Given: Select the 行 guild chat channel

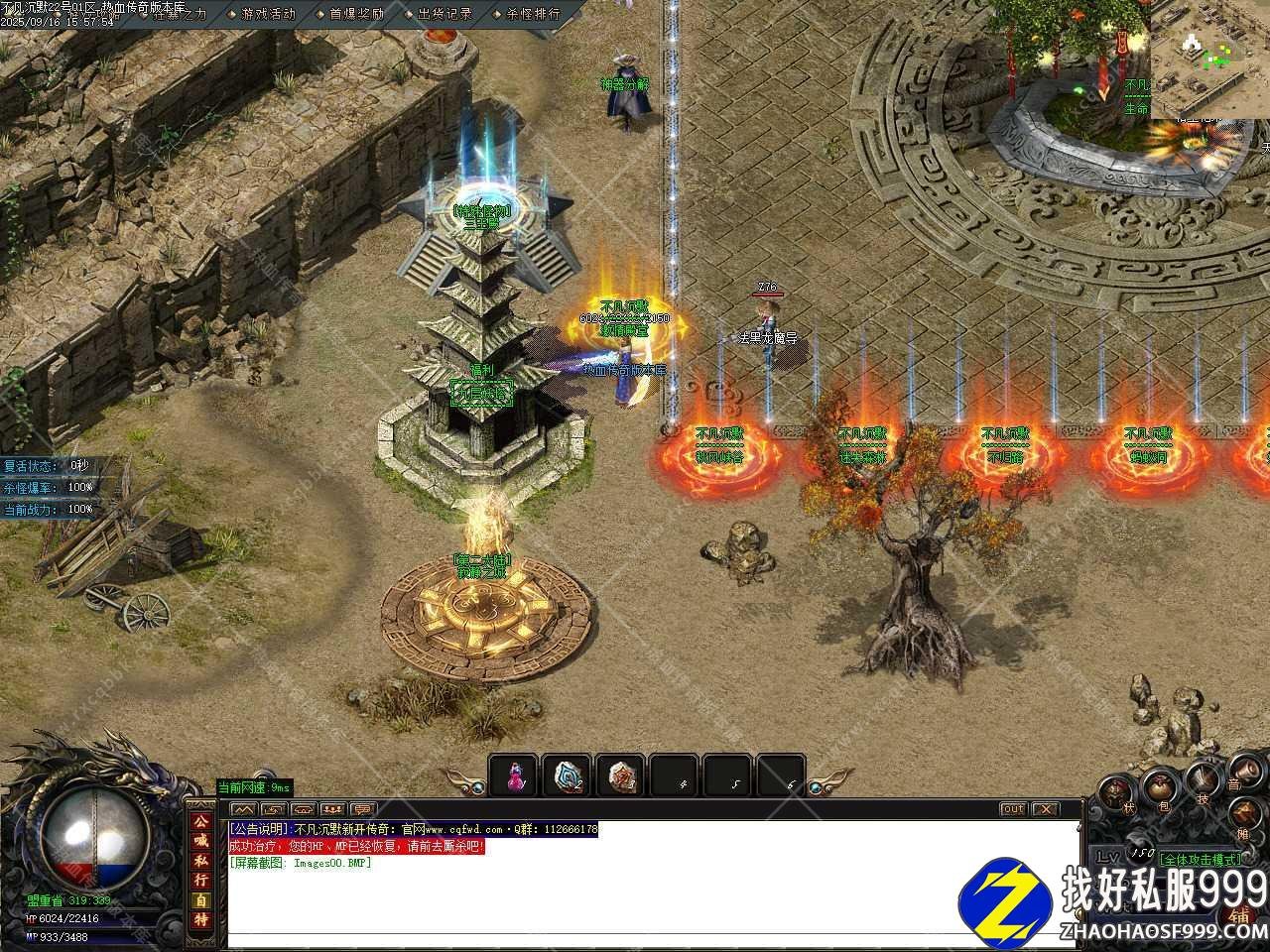Looking at the screenshot, I should [200, 880].
